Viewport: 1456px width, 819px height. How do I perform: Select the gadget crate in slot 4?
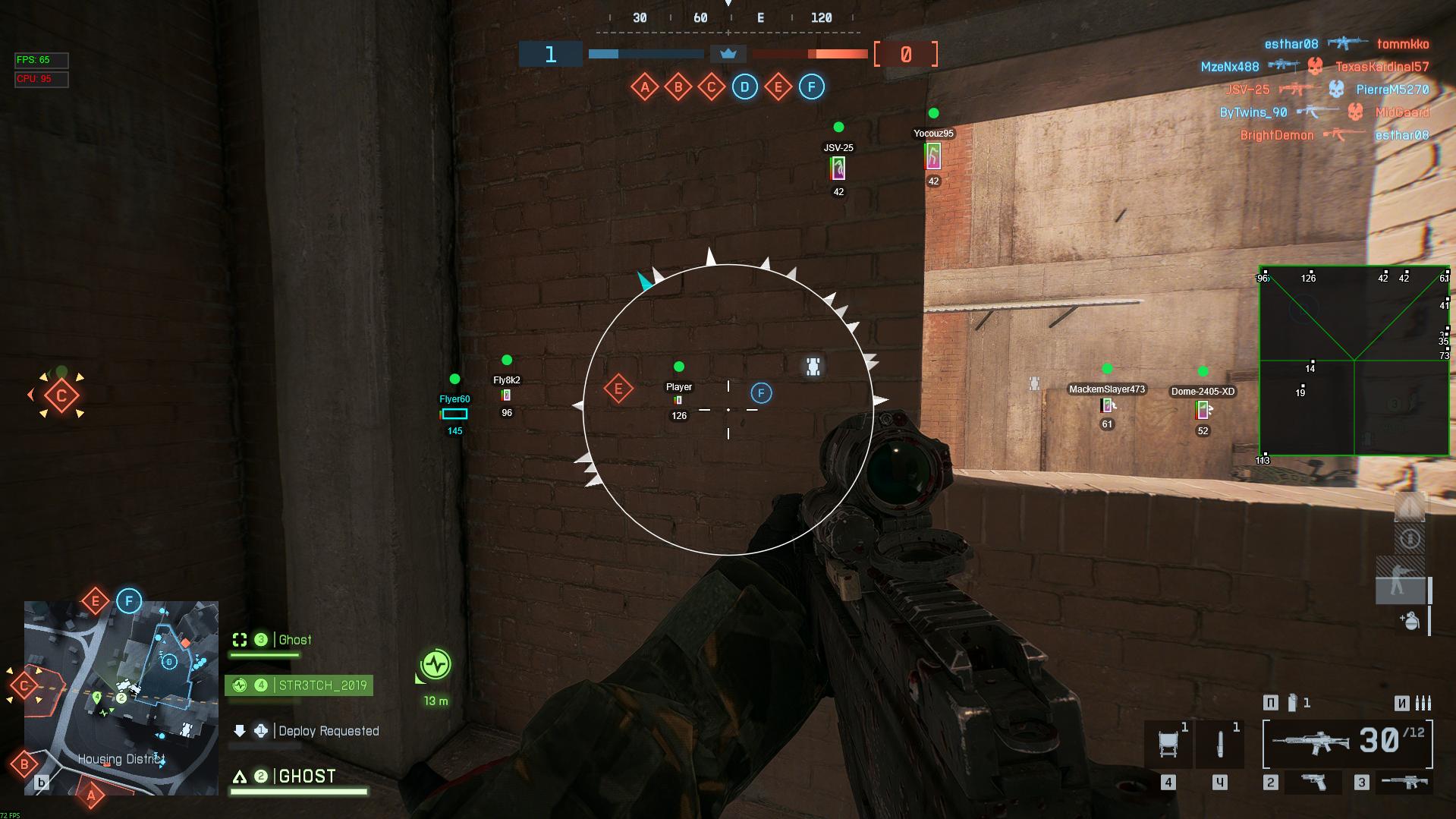coord(1168,744)
